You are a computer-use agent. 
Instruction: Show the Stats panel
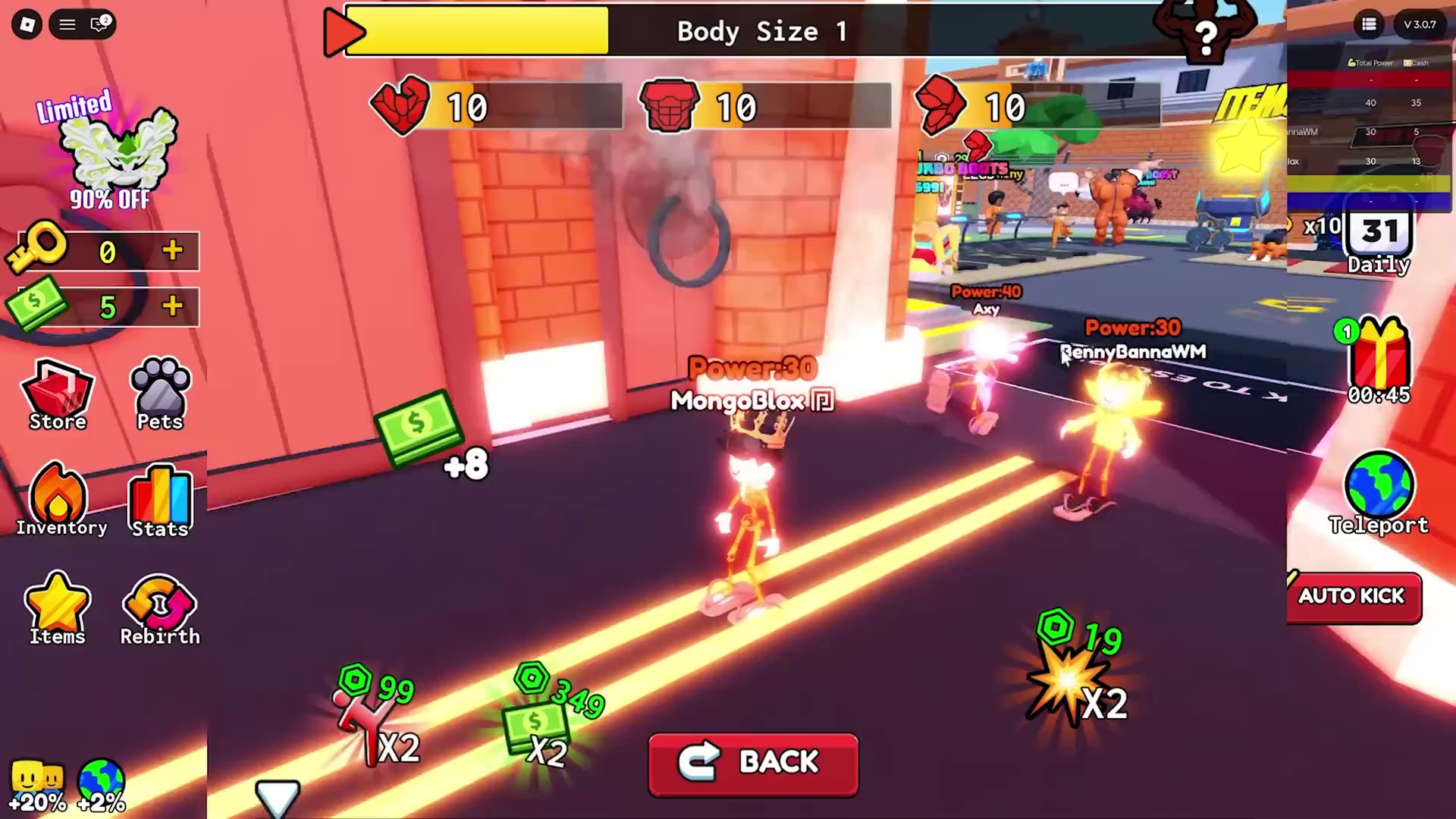(160, 500)
